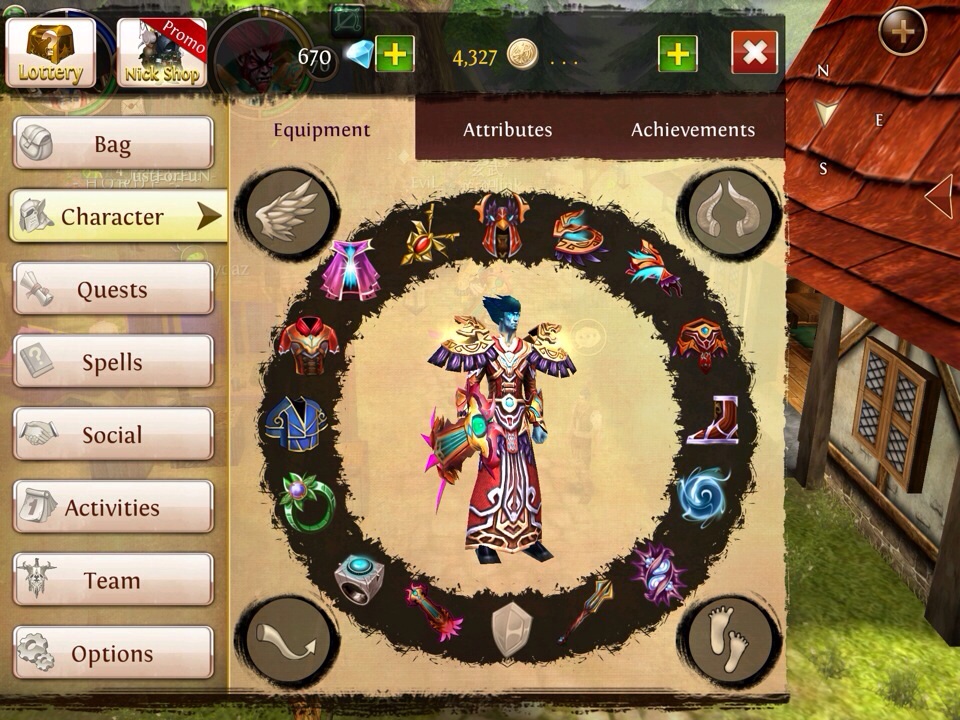Open the Spells menu

(x=113, y=362)
